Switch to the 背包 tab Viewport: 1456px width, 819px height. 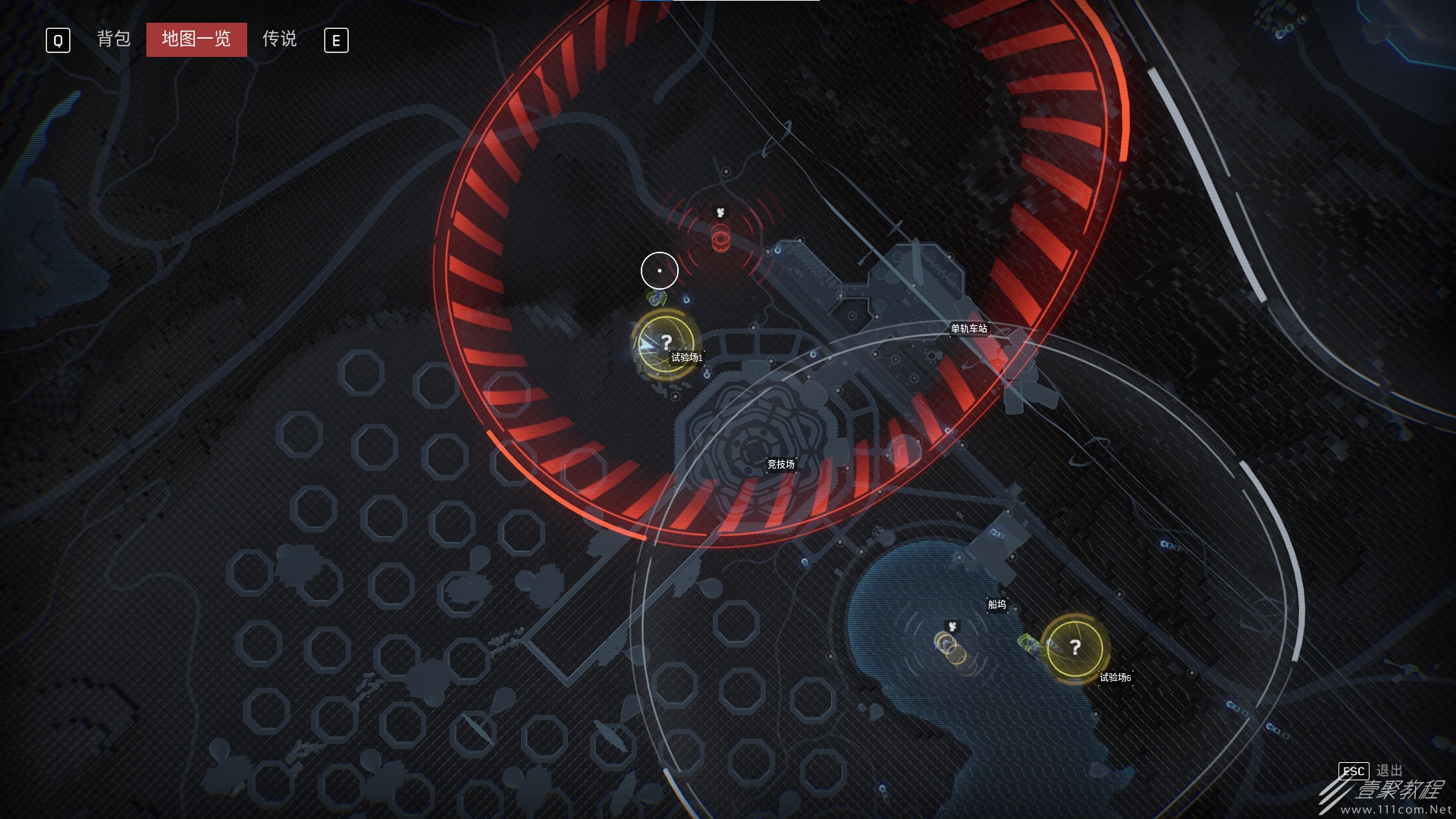click(x=114, y=39)
